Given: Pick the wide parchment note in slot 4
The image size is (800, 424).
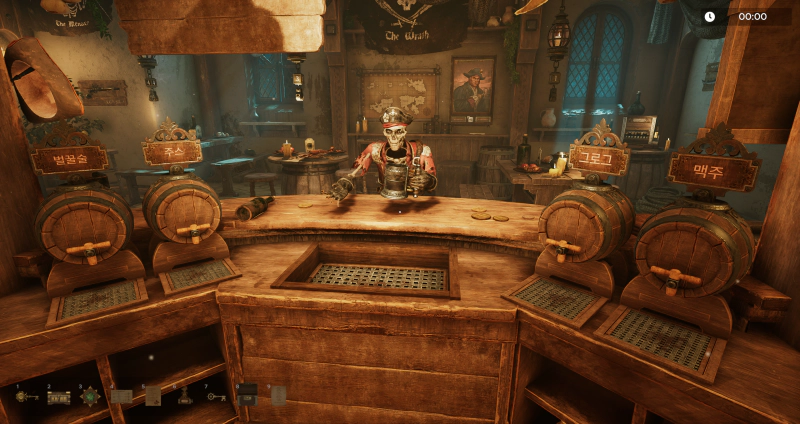Looking at the screenshot, I should click(x=122, y=397).
